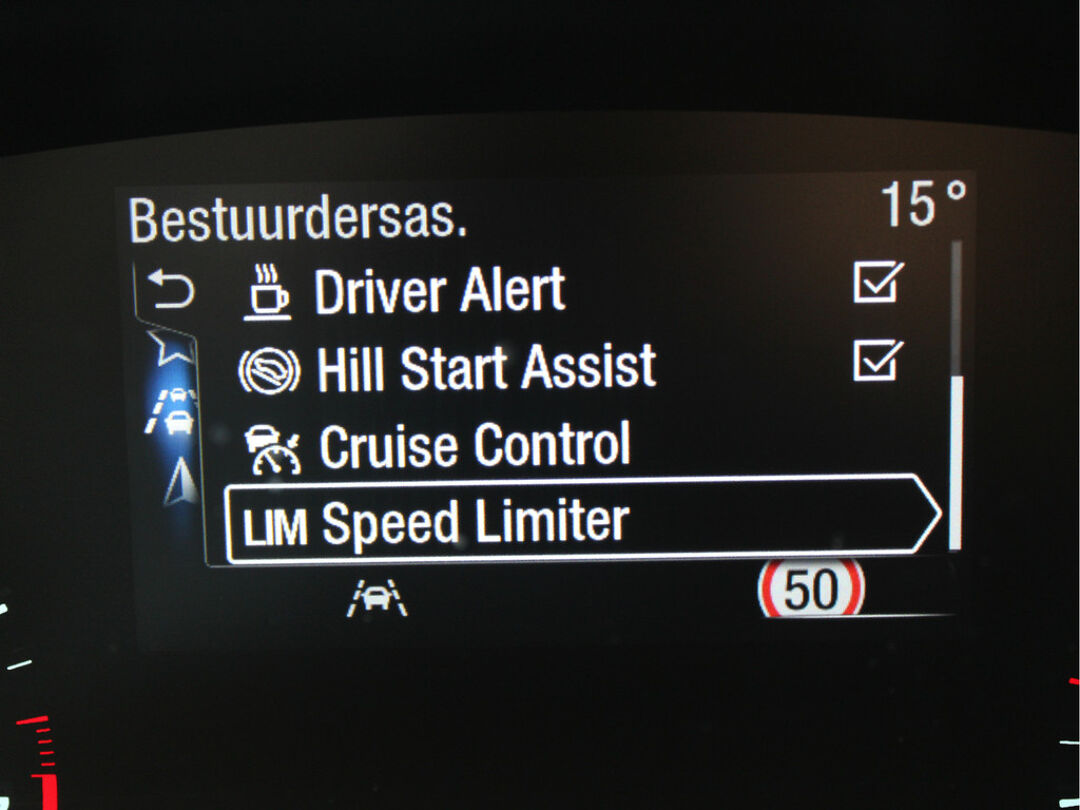Select the Driver Alert menu entry
Image resolution: width=1080 pixels, height=810 pixels.
[440, 292]
